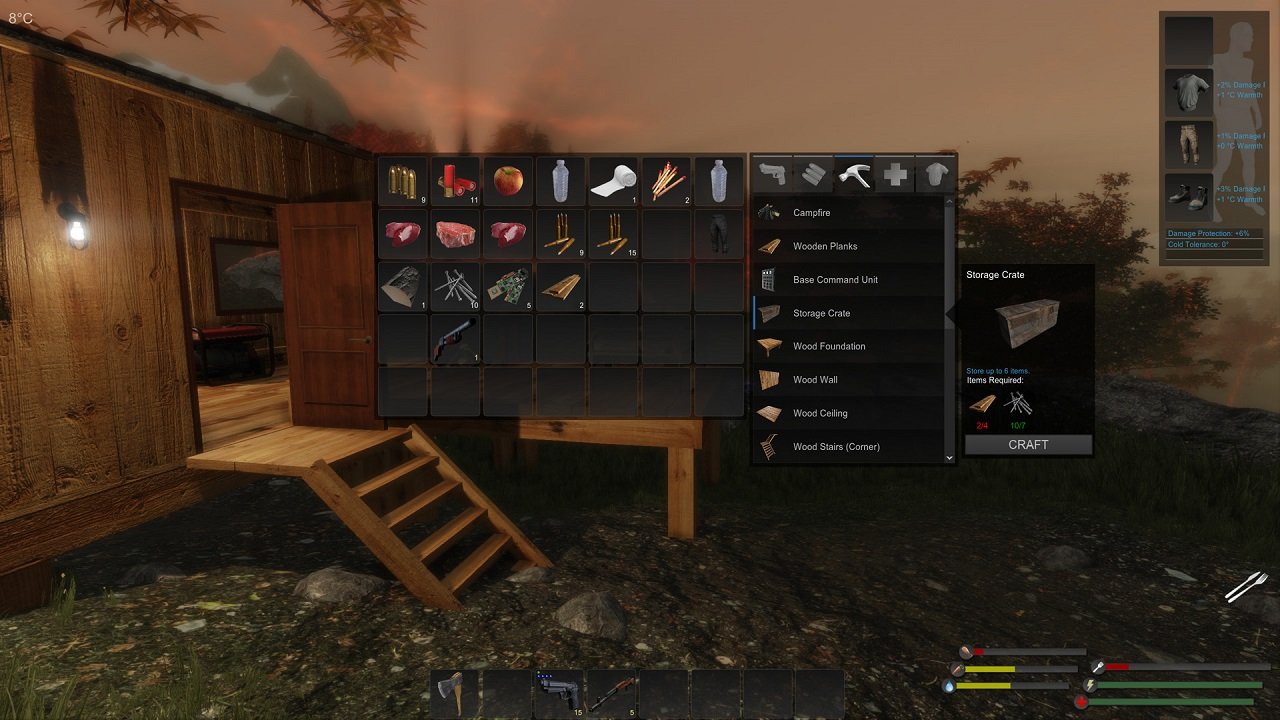
Task: Click the bandage roll inventory icon
Action: click(x=612, y=182)
